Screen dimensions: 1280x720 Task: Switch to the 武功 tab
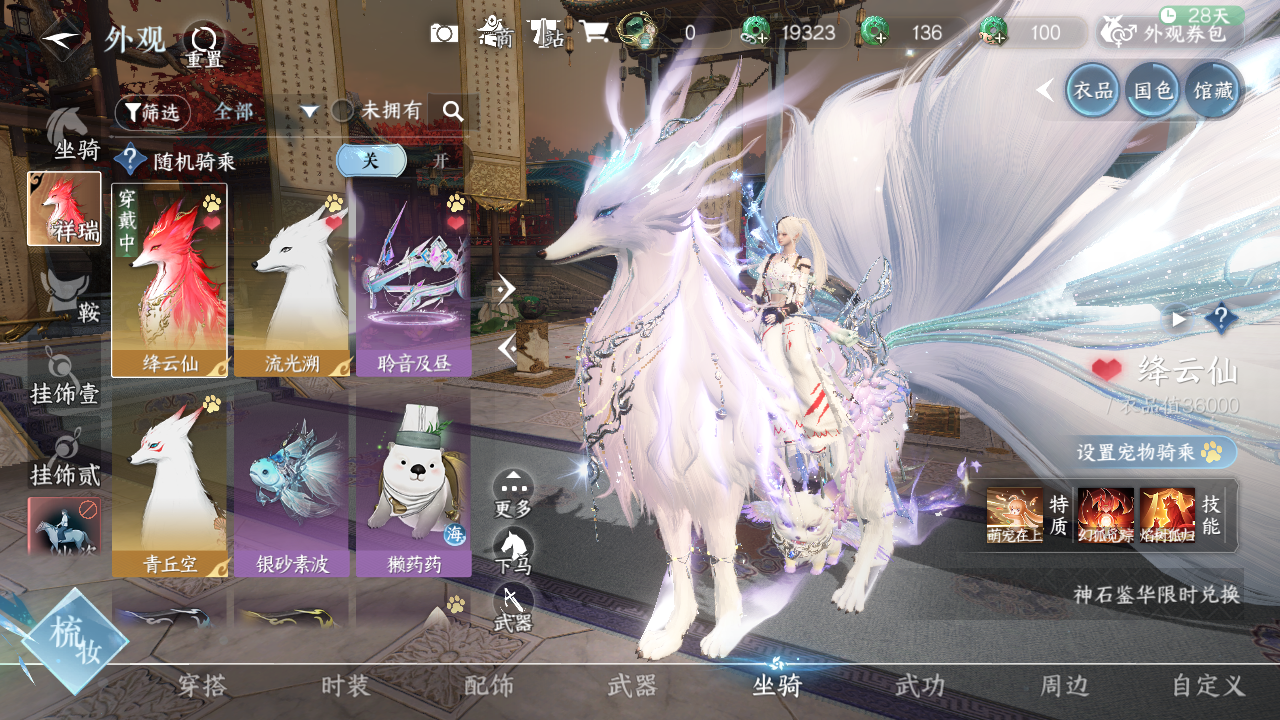(919, 686)
